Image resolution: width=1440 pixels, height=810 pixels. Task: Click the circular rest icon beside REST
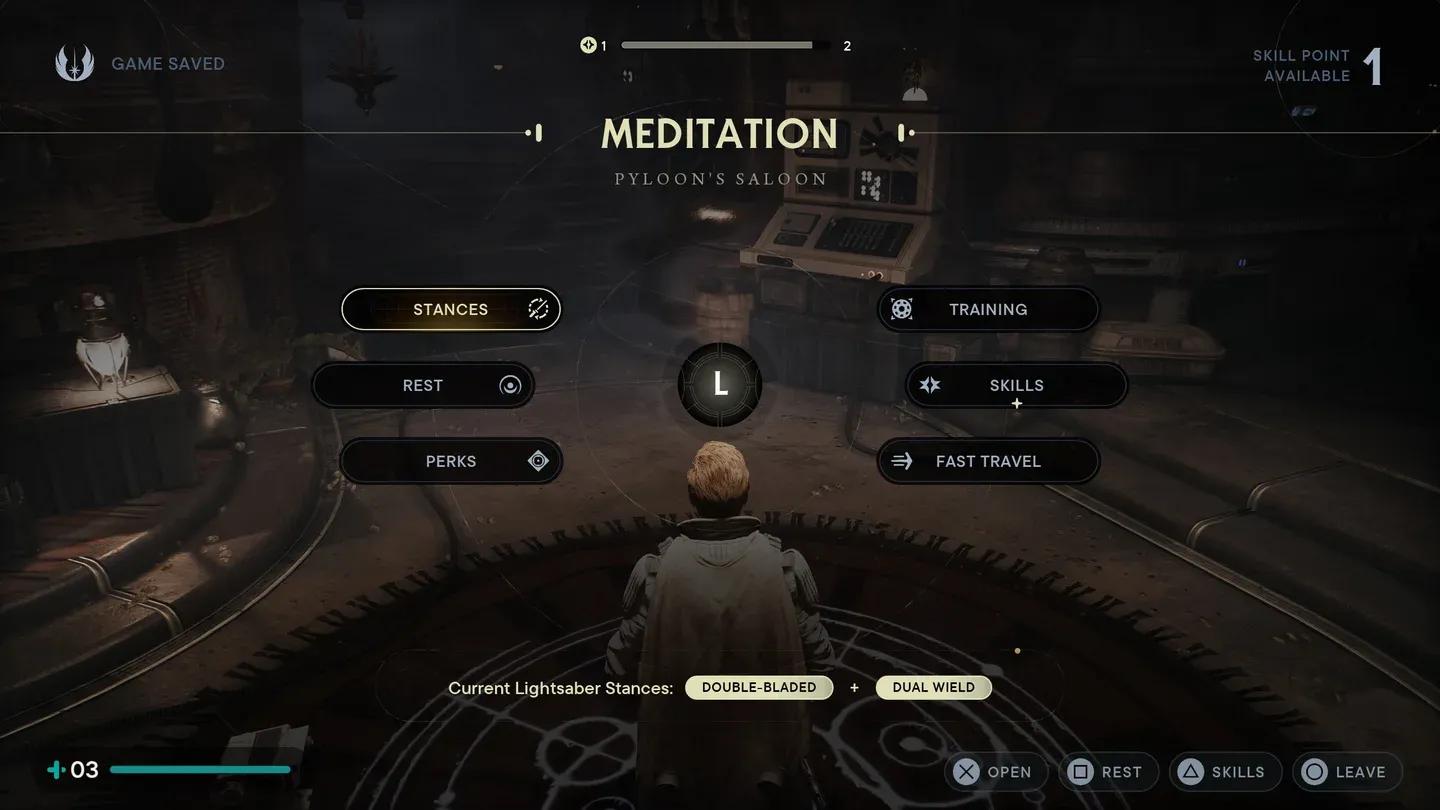[x=510, y=385]
